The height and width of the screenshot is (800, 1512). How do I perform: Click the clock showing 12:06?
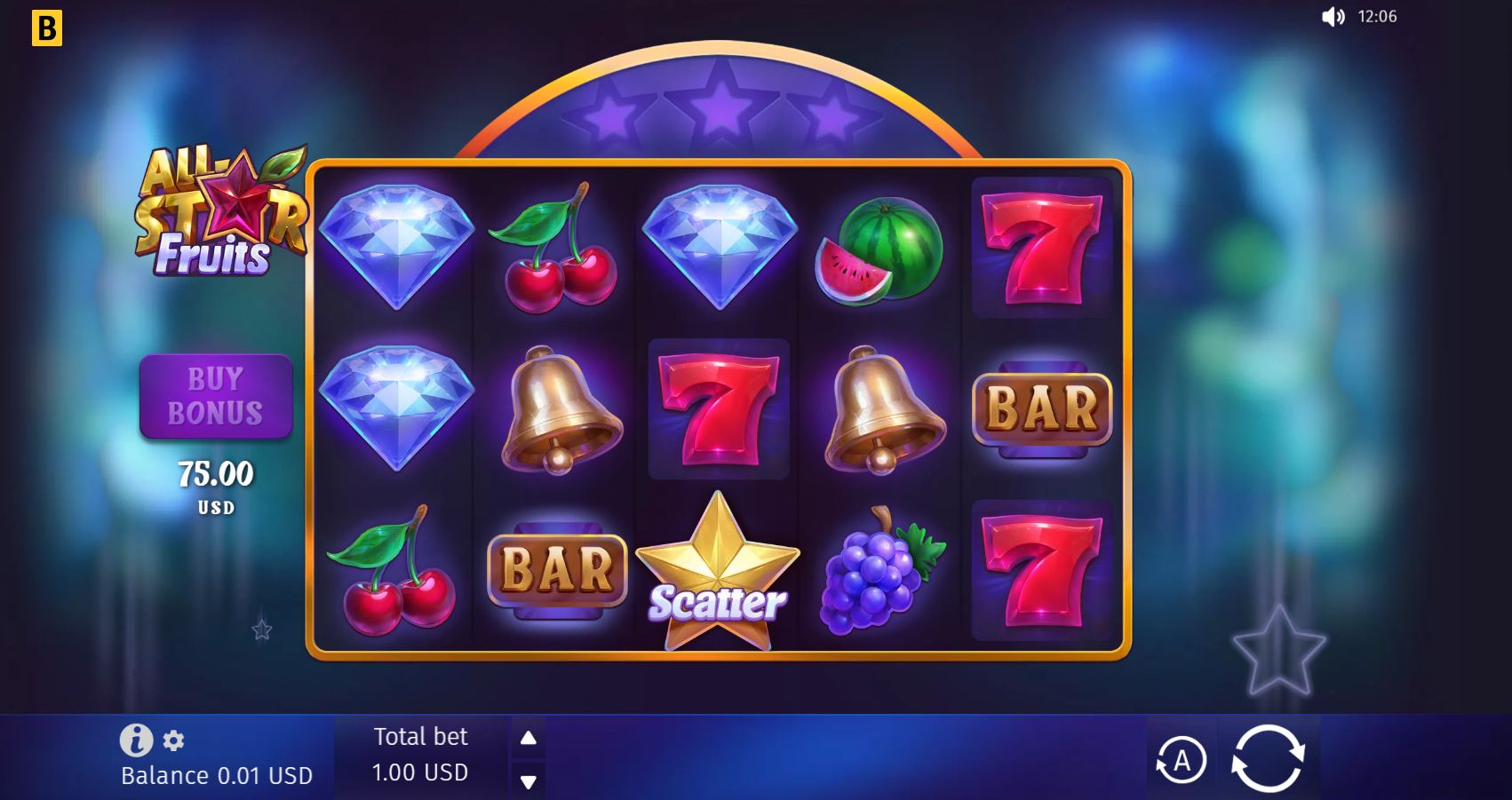pos(1376,16)
